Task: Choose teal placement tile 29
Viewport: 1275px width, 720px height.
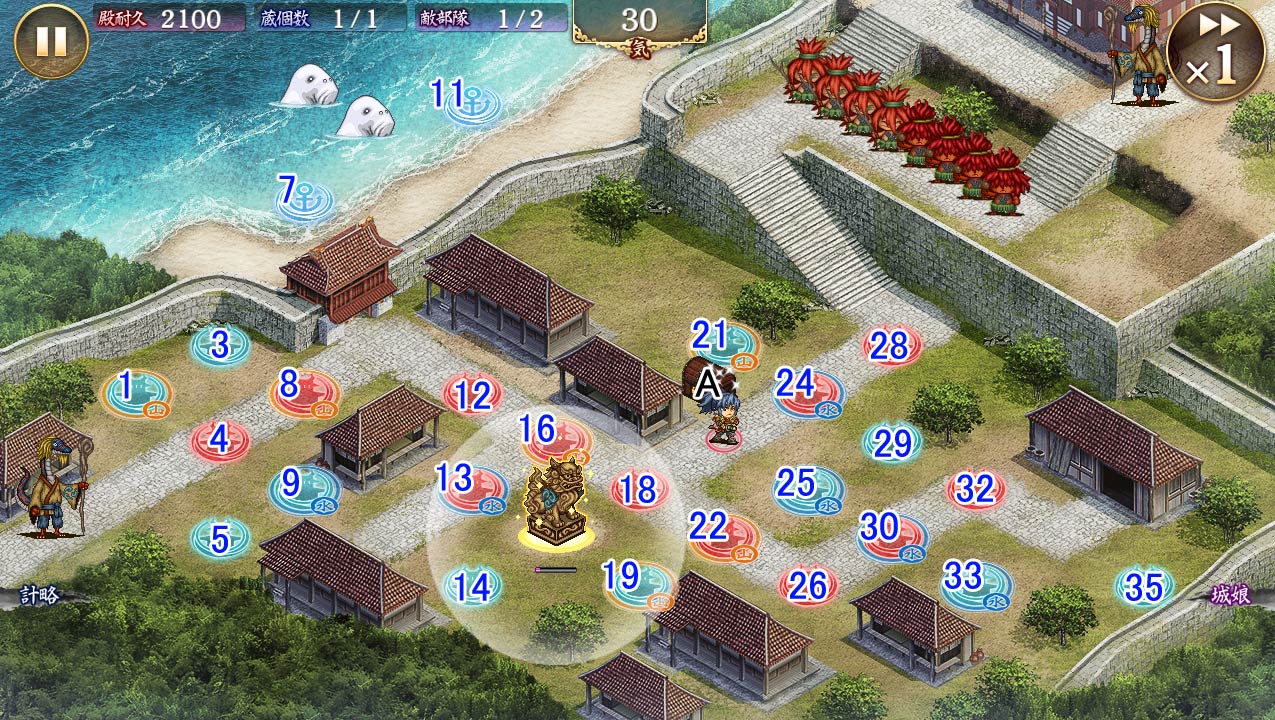Action: pyautogui.click(x=892, y=442)
